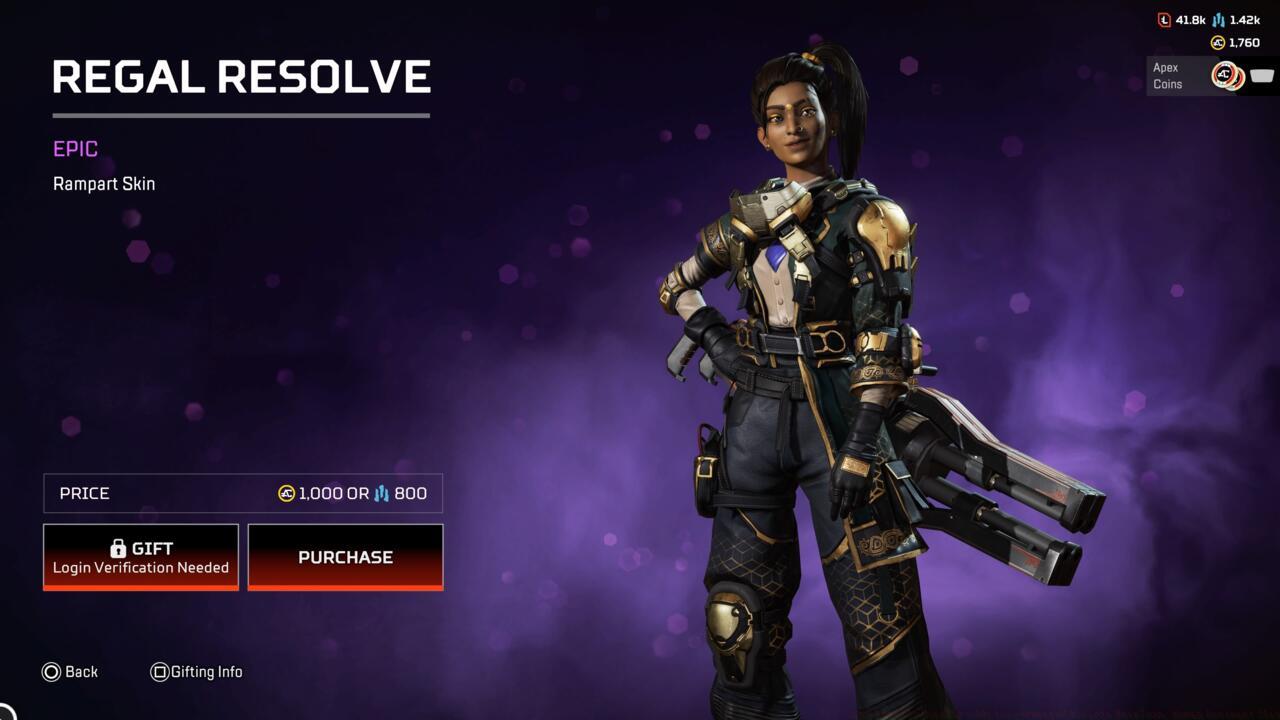This screenshot has width=1280, height=720.
Task: Click the EPIC rarity label
Action: tap(73, 148)
